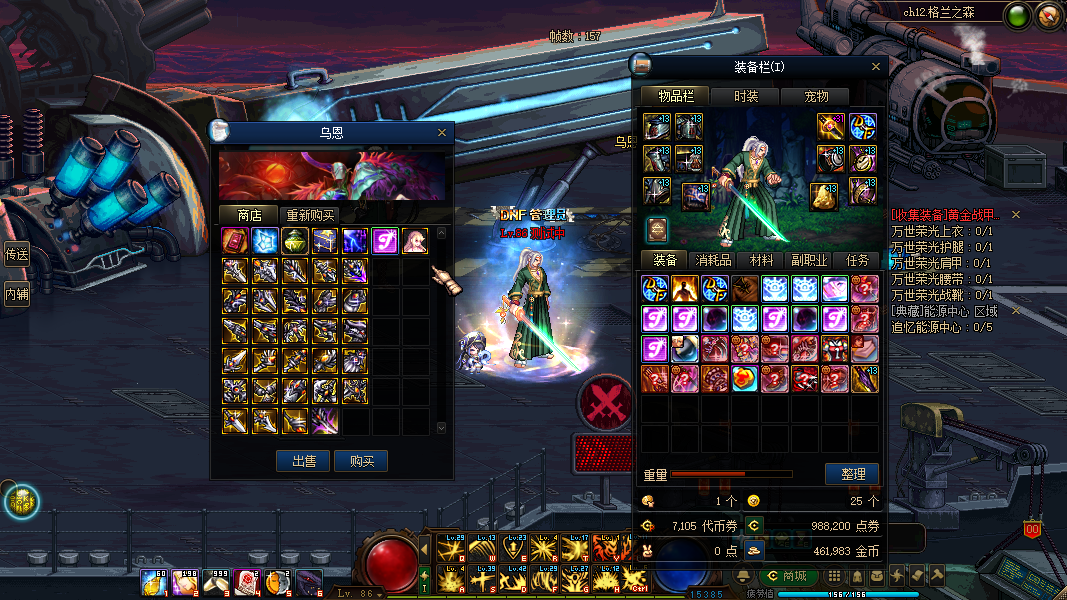Choose the pink-haired portrait shop item
Image resolution: width=1067 pixels, height=600 pixels.
415,241
